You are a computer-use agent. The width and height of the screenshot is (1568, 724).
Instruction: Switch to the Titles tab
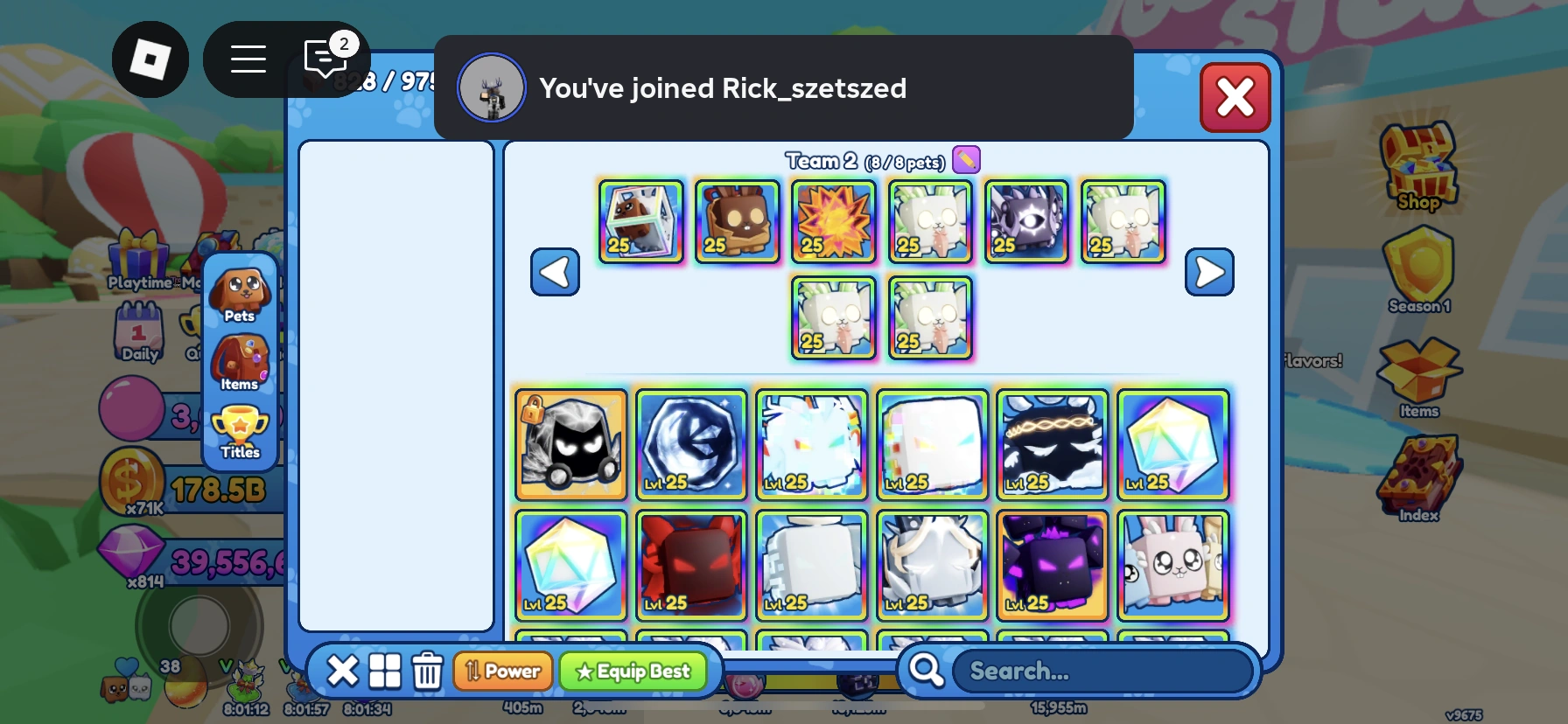[x=240, y=428]
